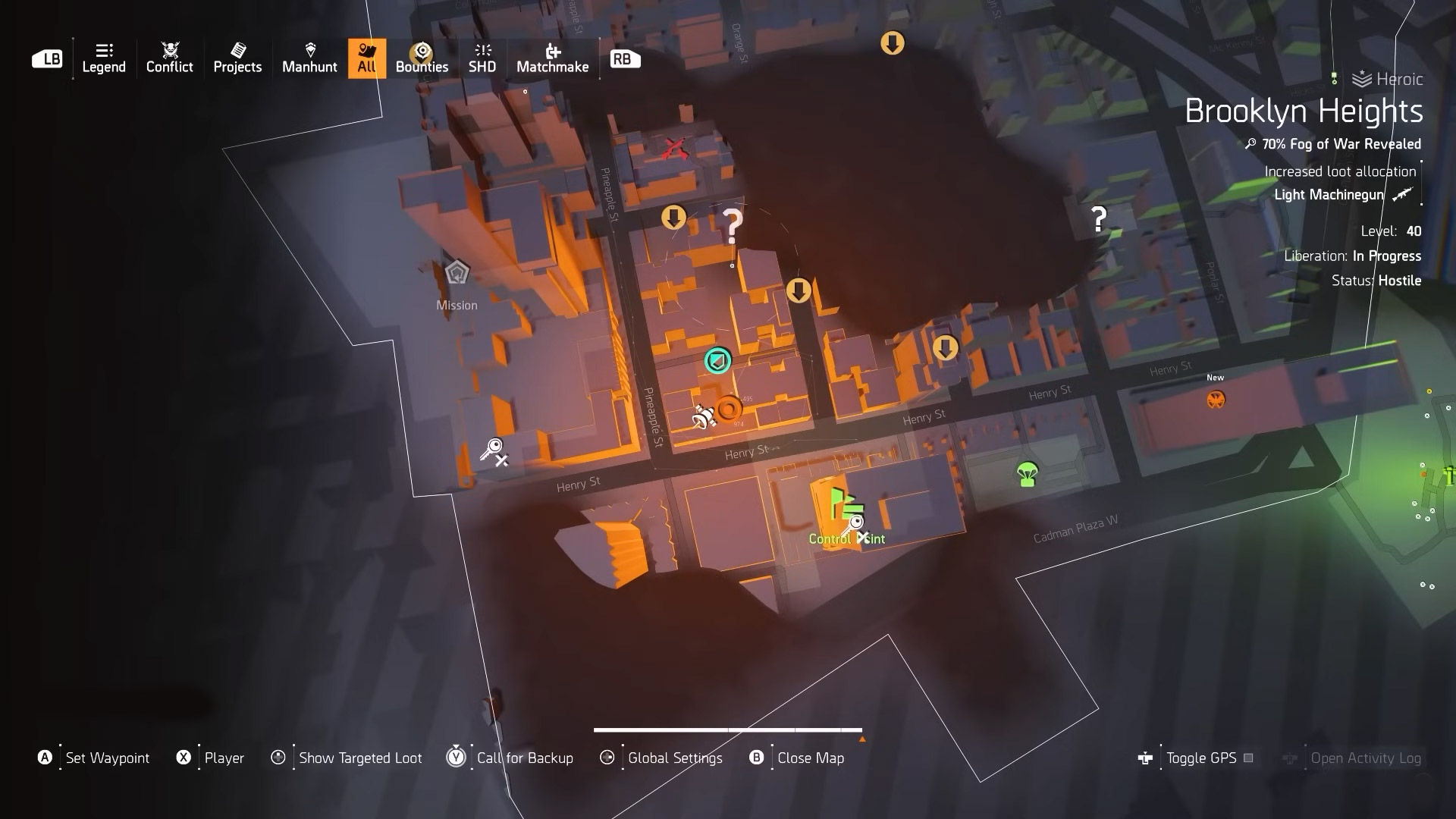Switch to the Bounties tab
1456x819 pixels.
click(x=422, y=58)
